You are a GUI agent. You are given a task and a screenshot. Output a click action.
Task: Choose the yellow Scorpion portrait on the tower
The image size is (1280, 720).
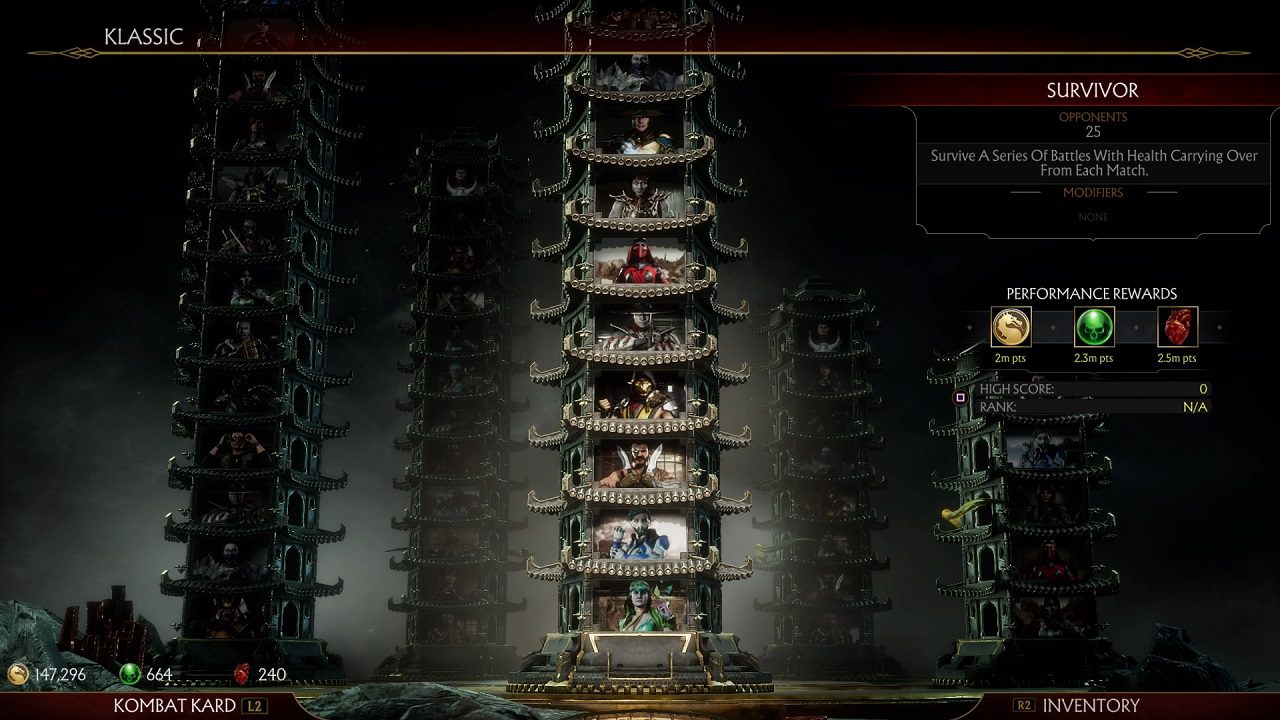coord(640,397)
